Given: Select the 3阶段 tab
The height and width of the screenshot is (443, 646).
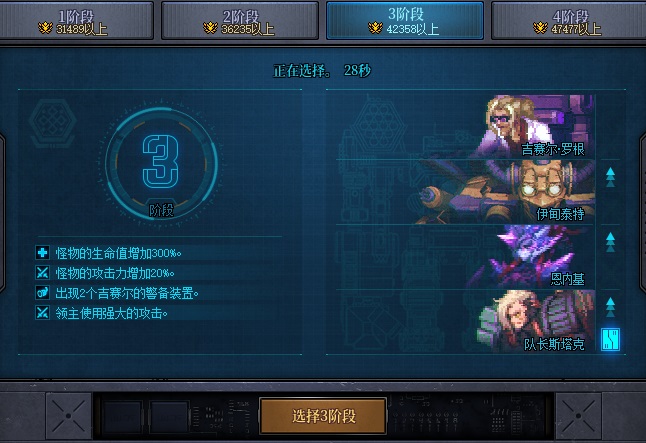Looking at the screenshot, I should pyautogui.click(x=404, y=21).
